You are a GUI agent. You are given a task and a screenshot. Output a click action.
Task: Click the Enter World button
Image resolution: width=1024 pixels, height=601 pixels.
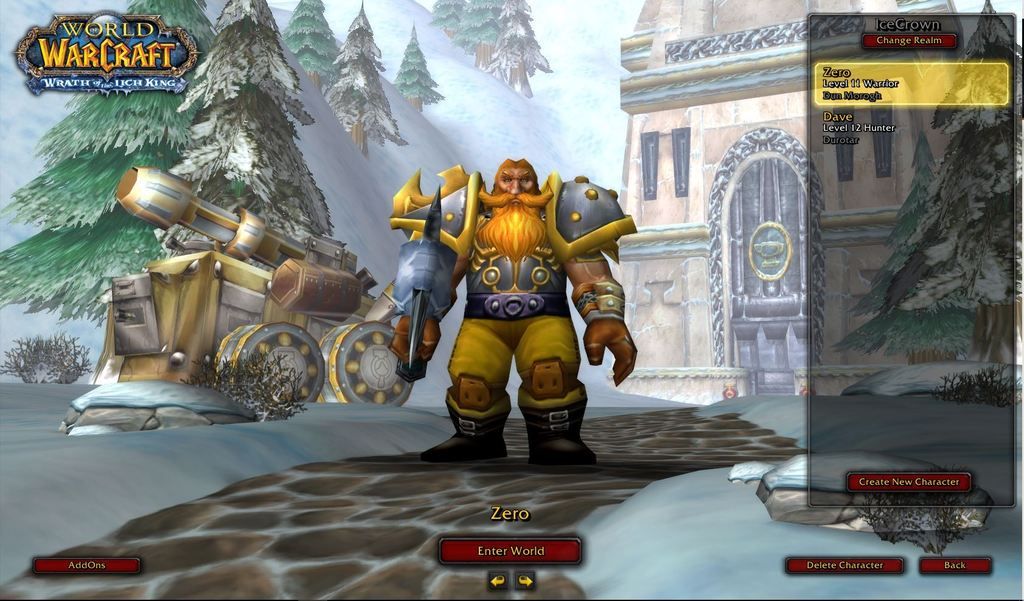tap(510, 551)
